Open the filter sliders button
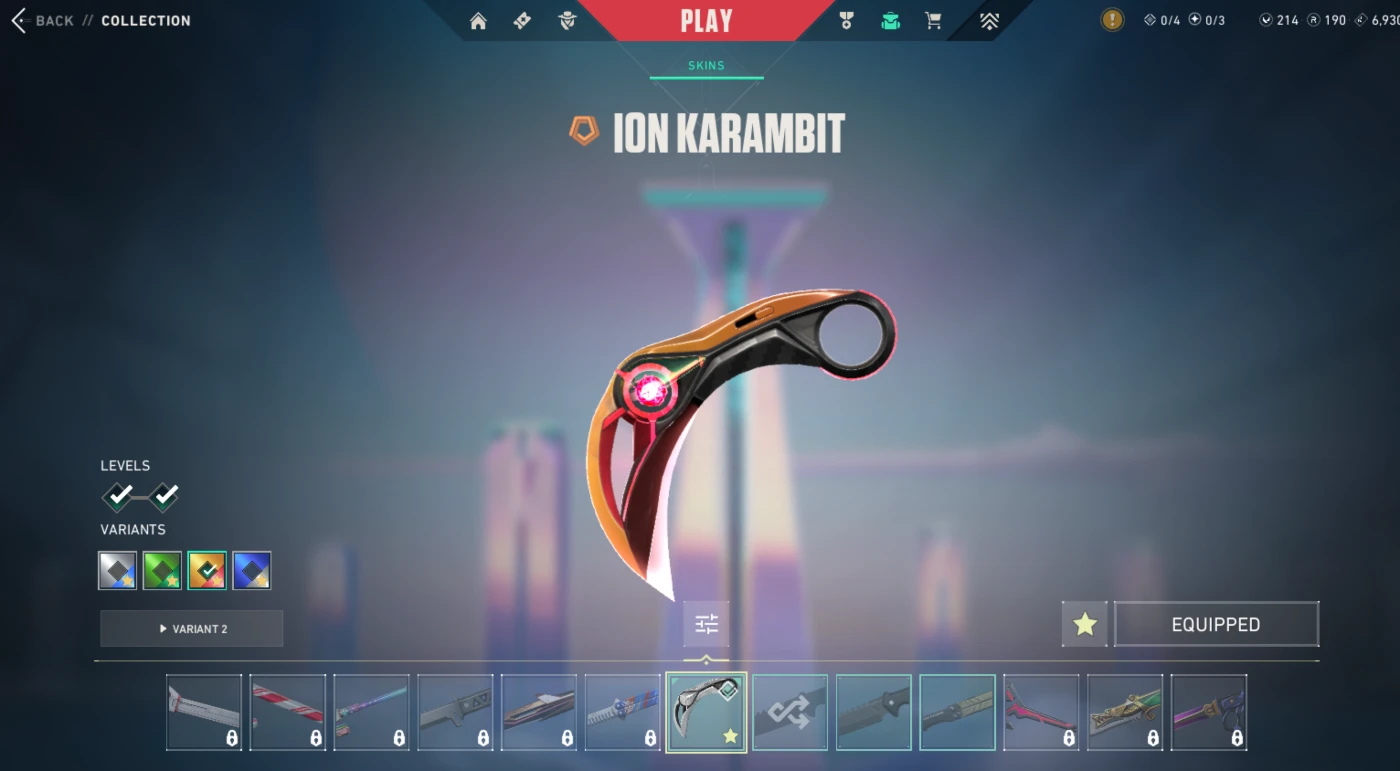This screenshot has width=1400, height=771. [707, 625]
